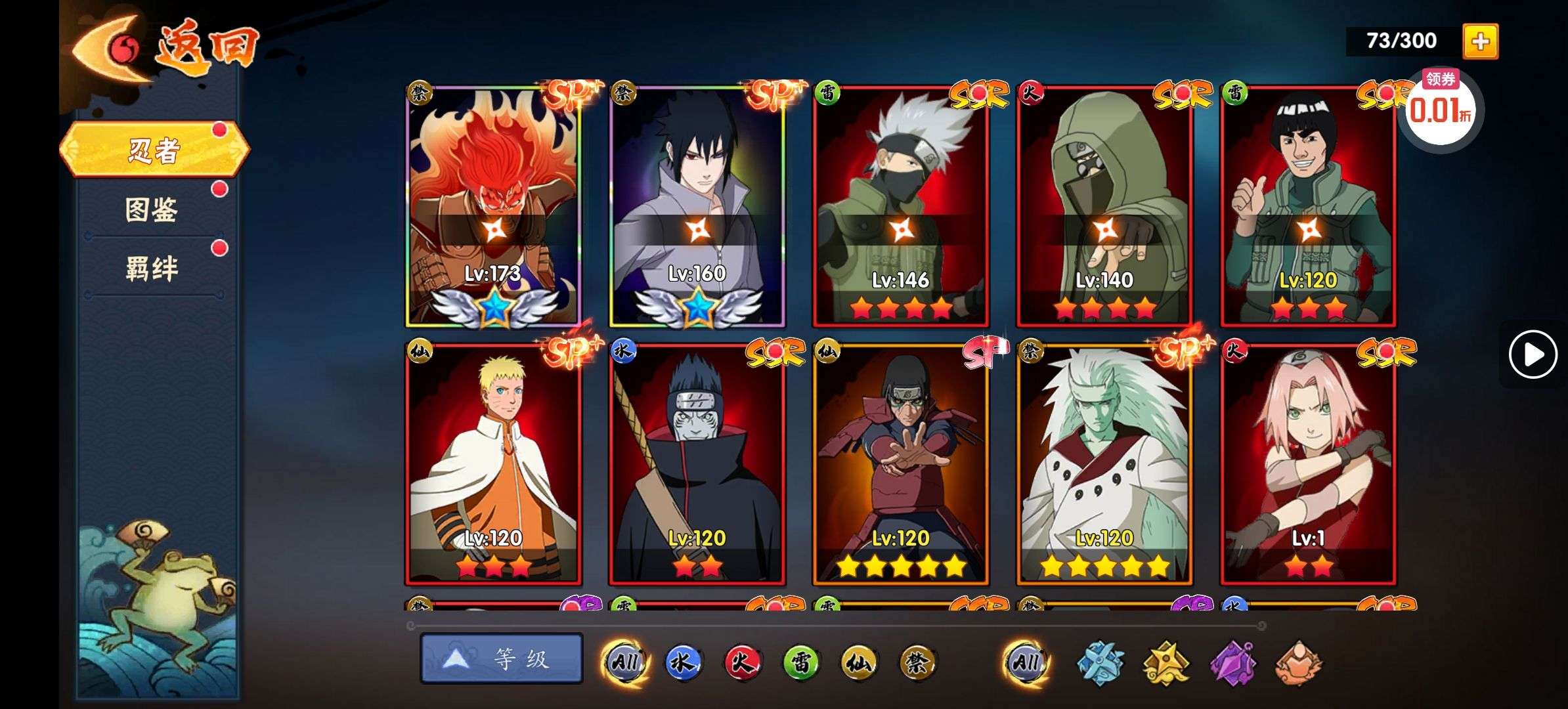Filter ninjas by water element 水
This screenshot has width=1568, height=709.
[x=682, y=662]
